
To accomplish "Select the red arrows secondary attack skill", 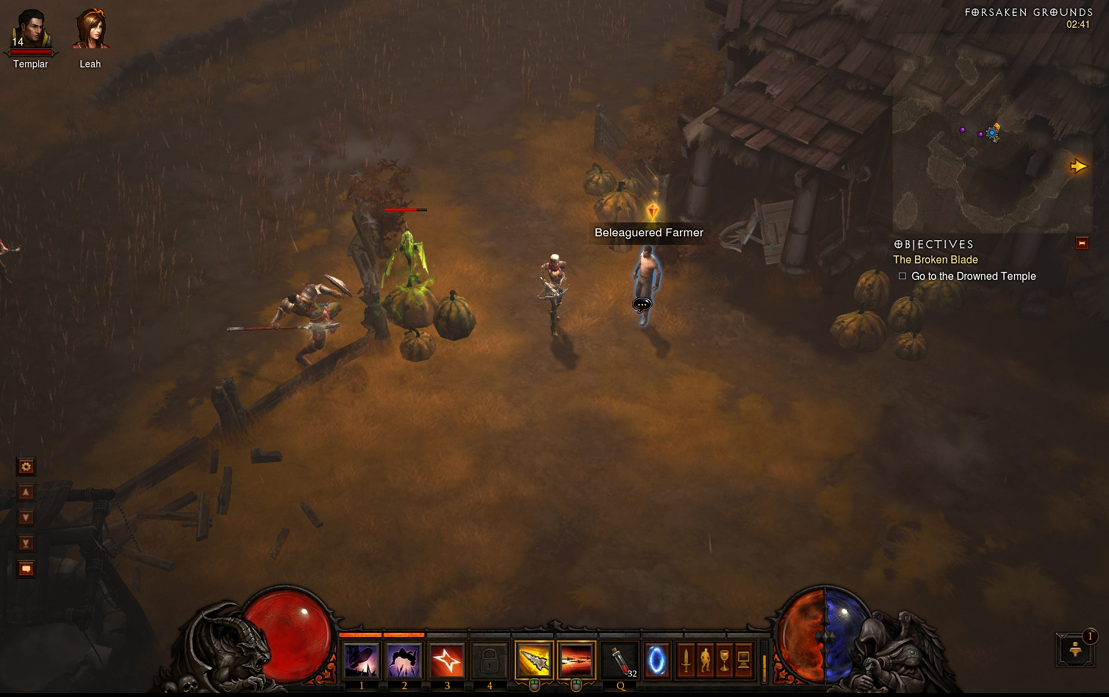I will click(576, 661).
